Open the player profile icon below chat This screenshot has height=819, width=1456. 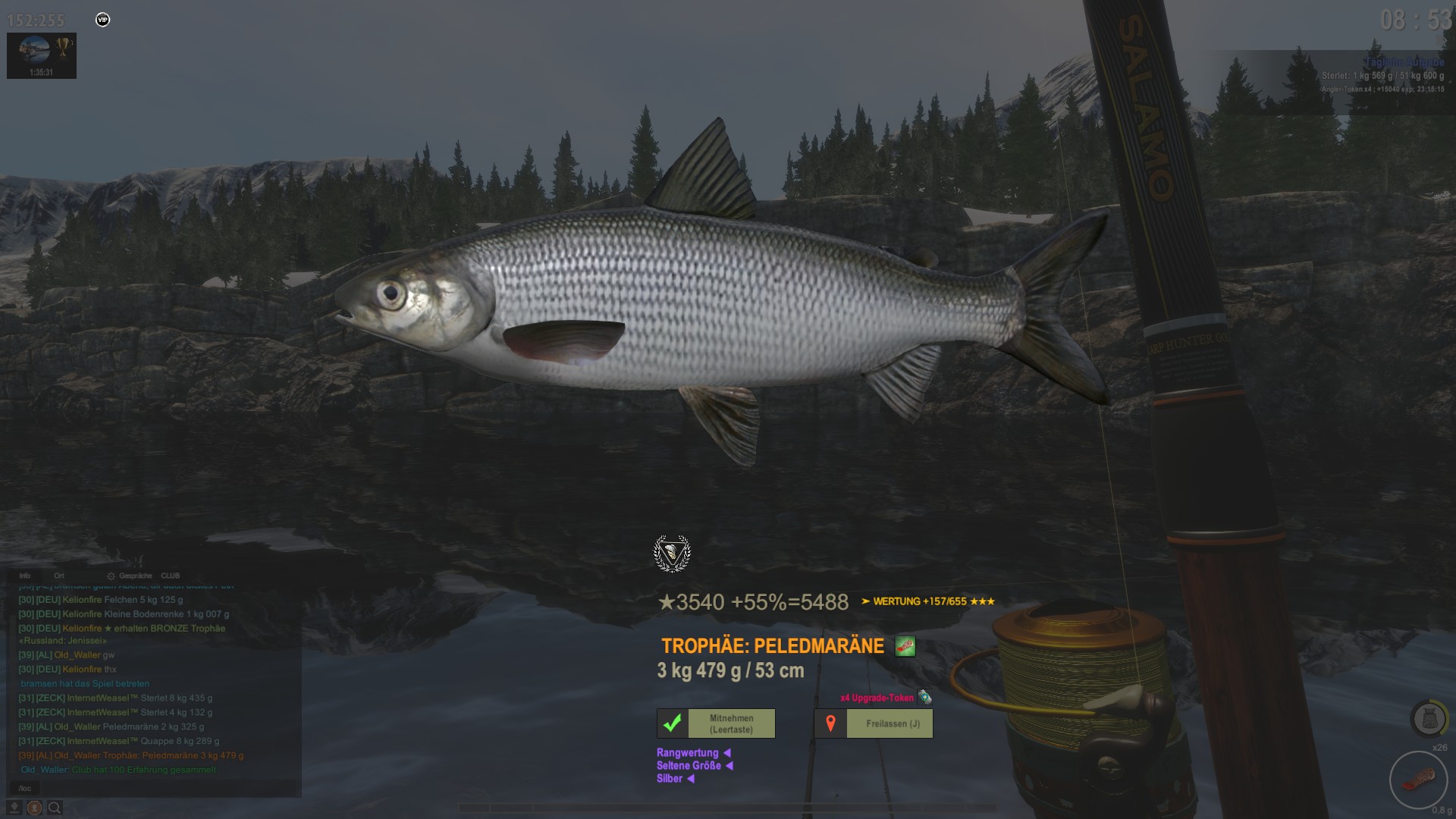tap(34, 808)
